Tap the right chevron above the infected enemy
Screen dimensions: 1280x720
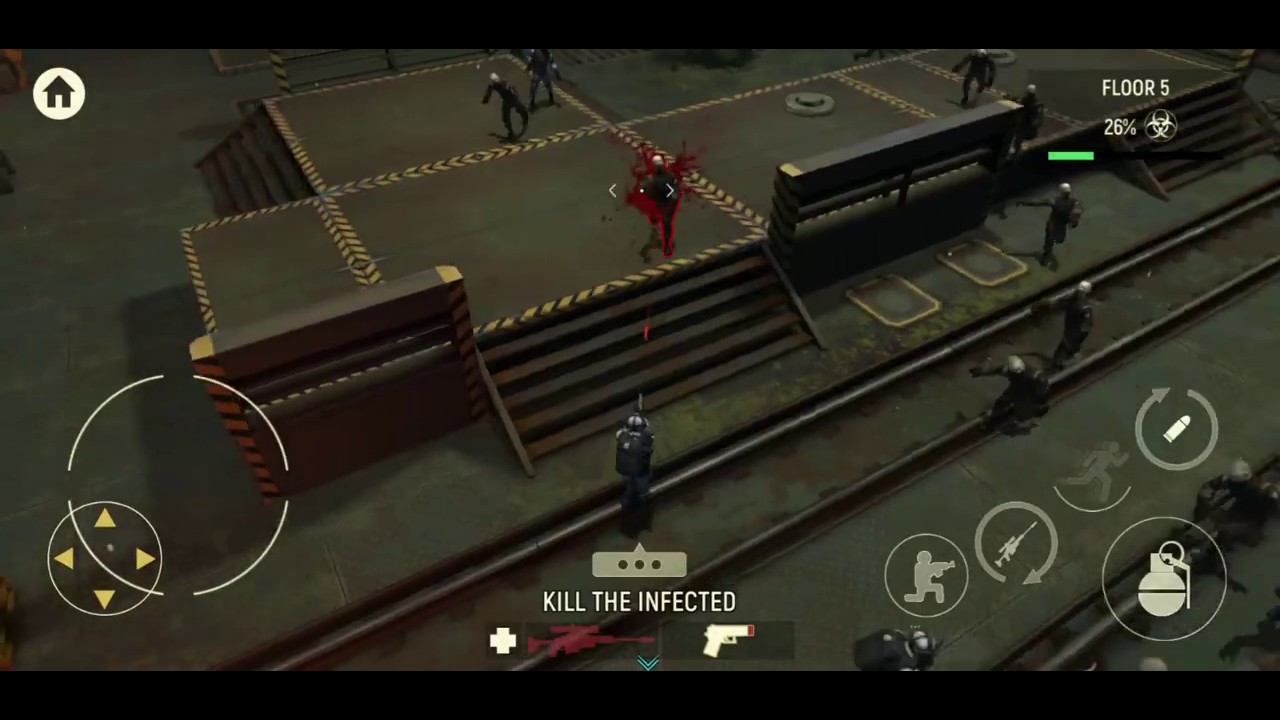[x=669, y=190]
